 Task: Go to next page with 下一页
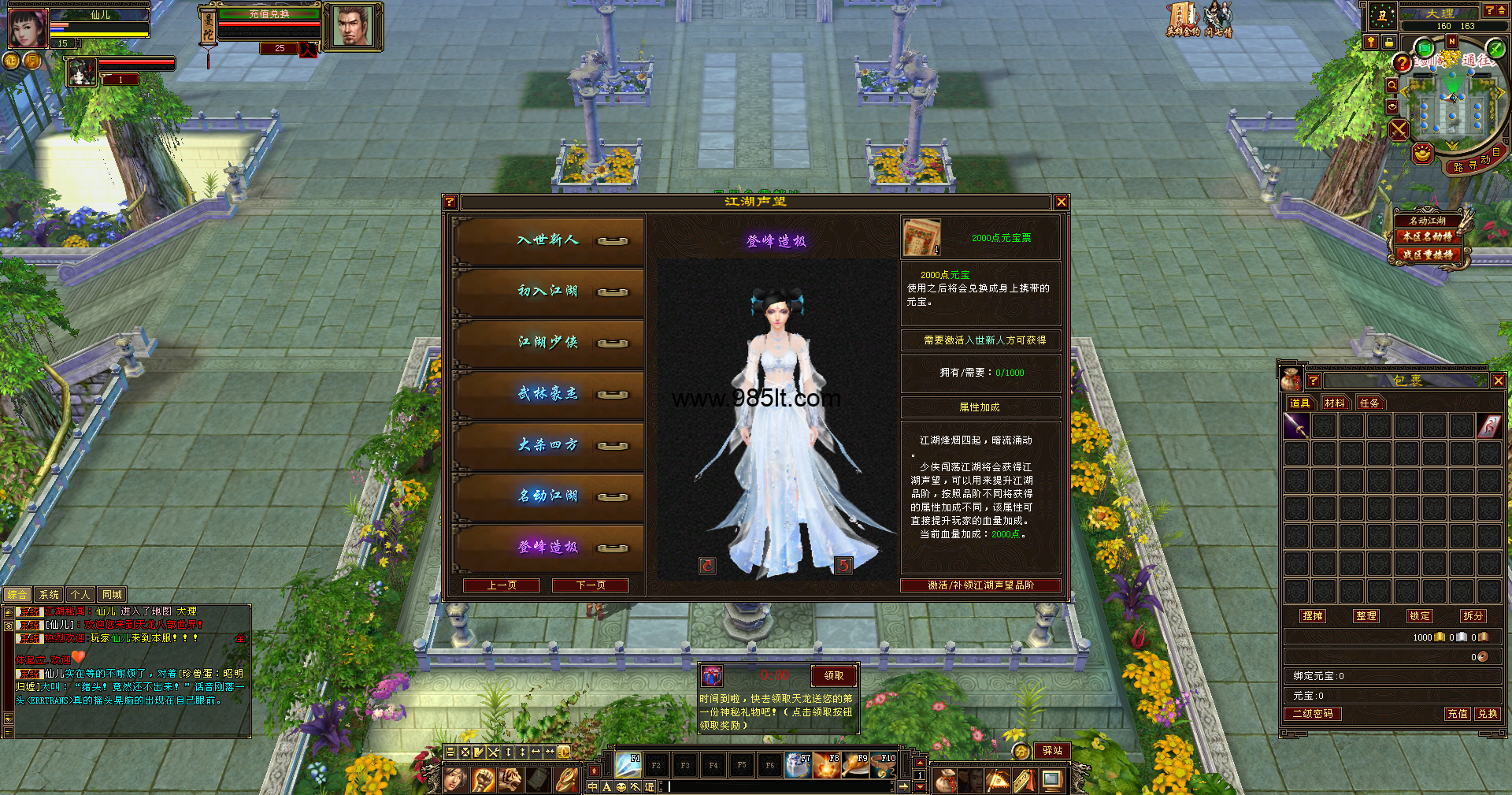[591, 585]
